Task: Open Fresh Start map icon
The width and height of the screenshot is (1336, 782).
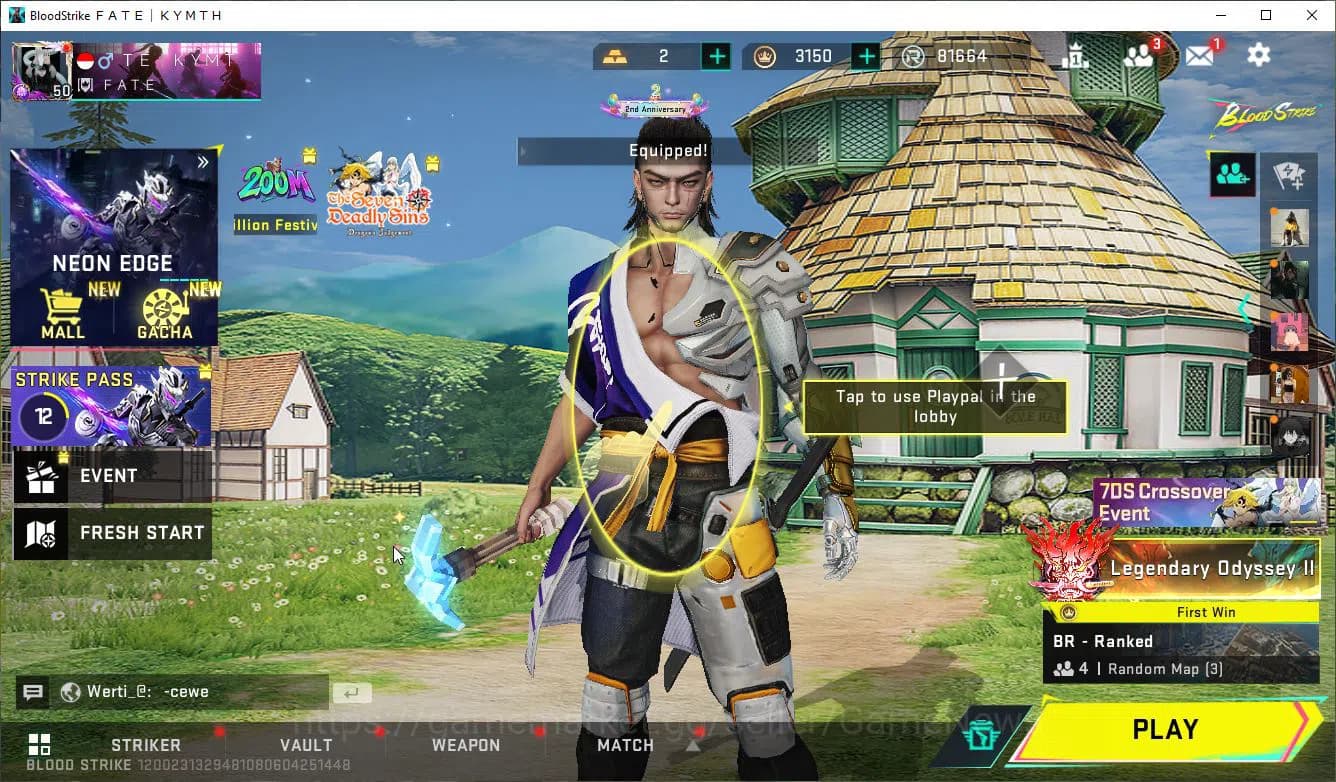Action: [40, 533]
